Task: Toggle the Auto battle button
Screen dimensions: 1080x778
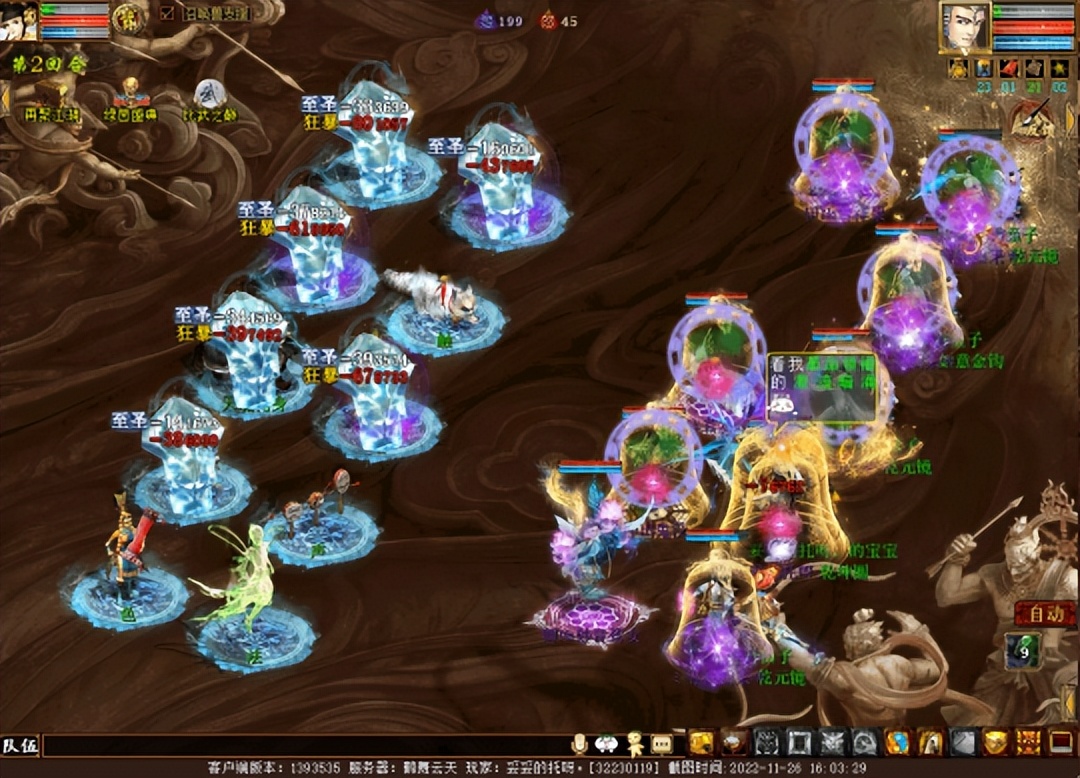Action: [x=1039, y=614]
